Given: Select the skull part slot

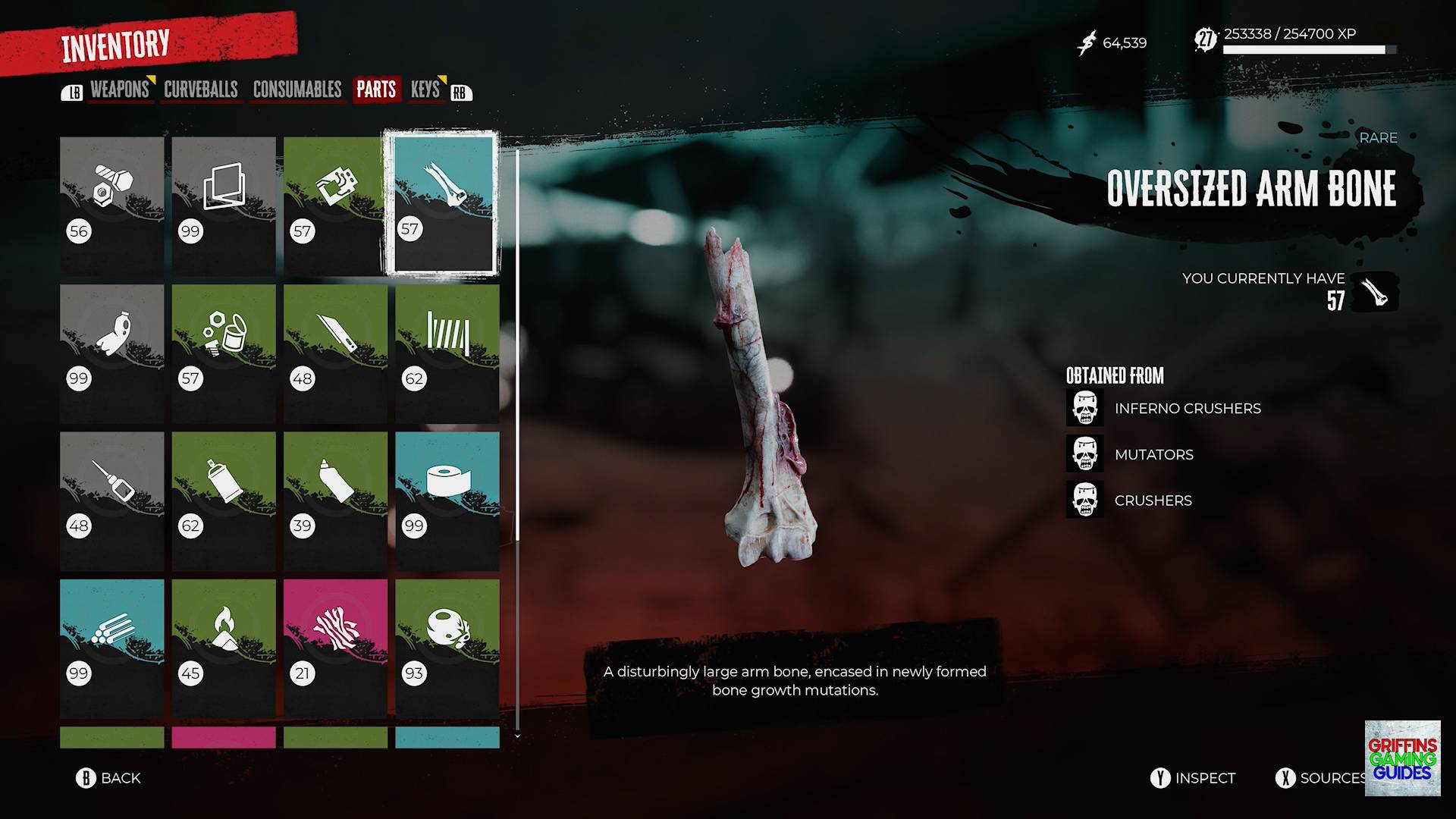Looking at the screenshot, I should (447, 648).
